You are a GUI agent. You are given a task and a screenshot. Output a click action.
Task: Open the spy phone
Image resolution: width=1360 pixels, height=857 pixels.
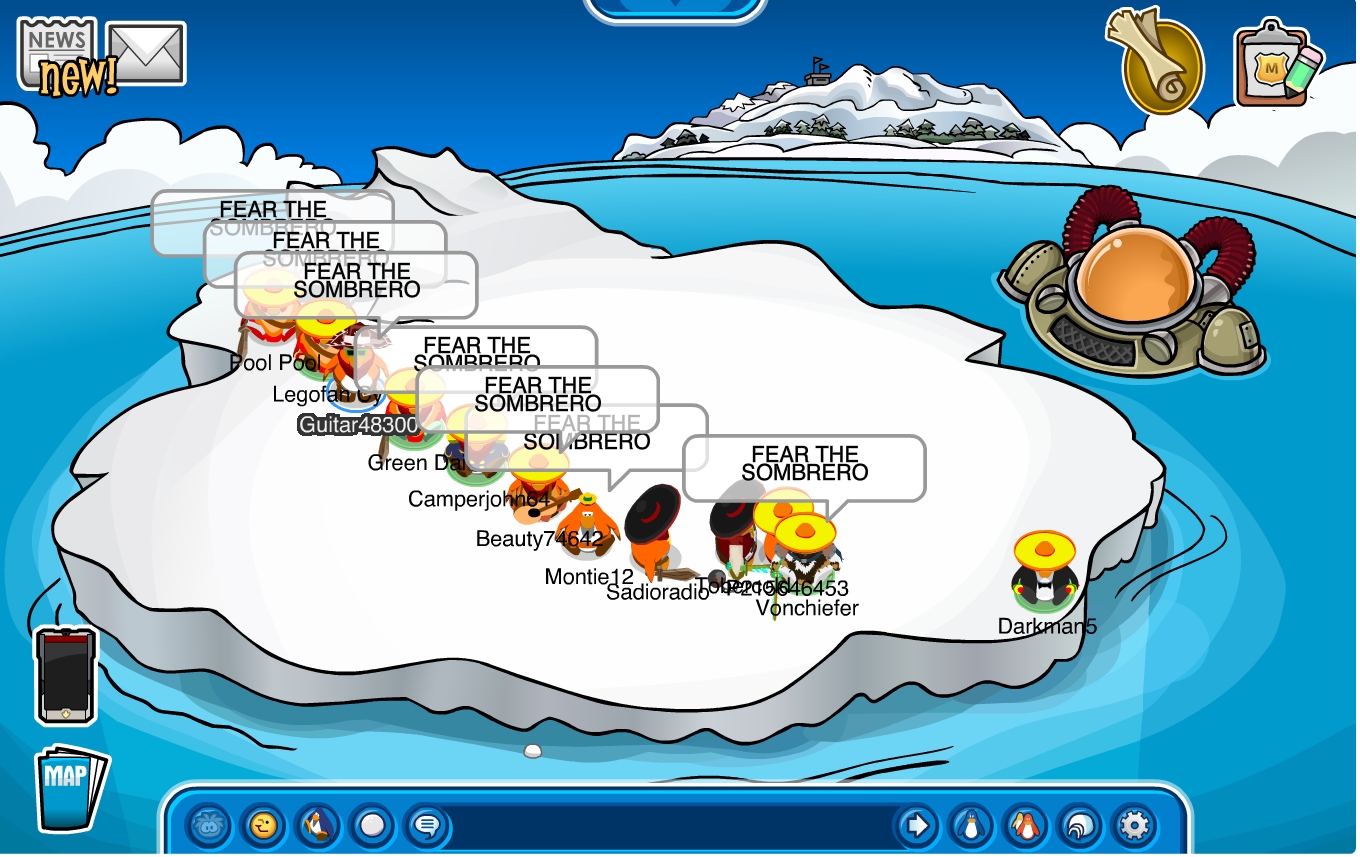(x=66, y=676)
